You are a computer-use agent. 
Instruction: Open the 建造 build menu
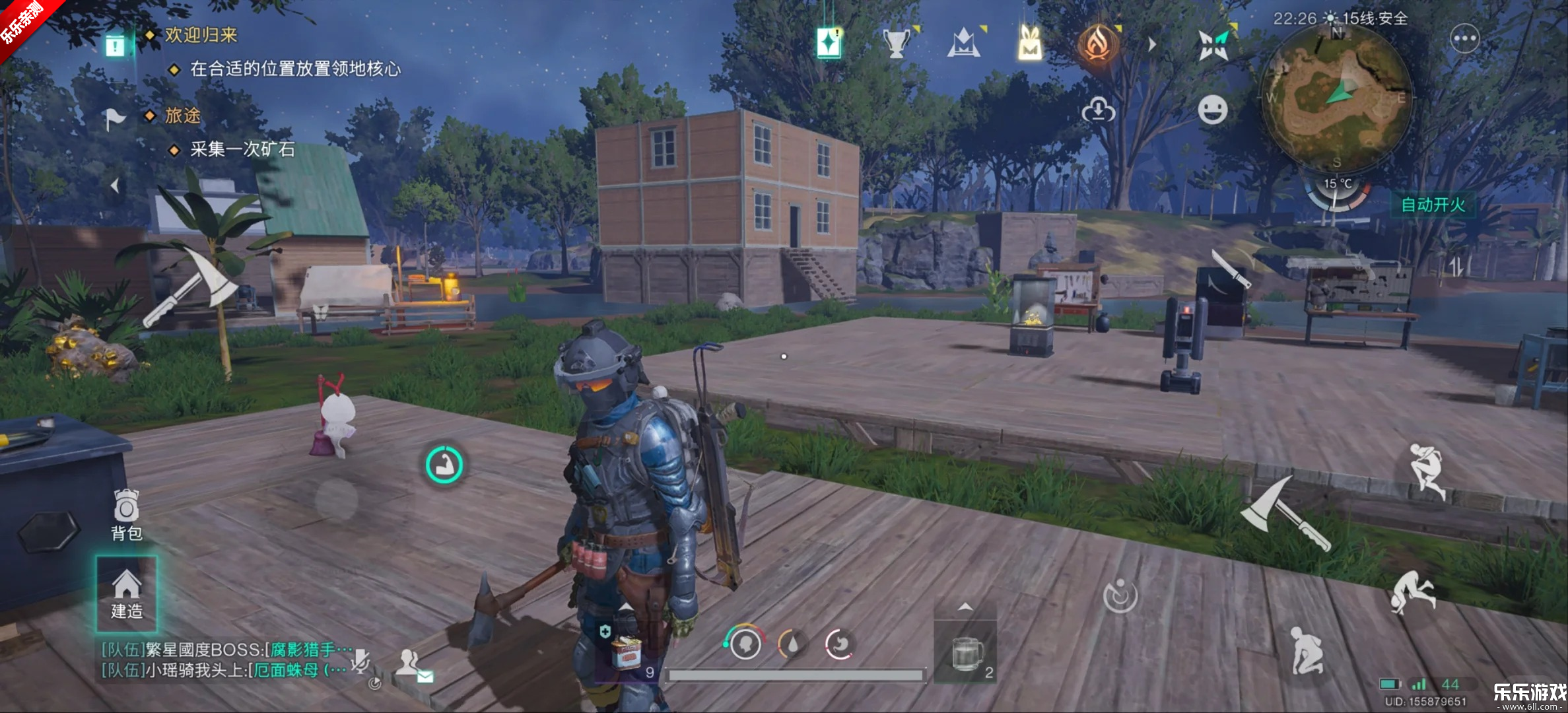pyautogui.click(x=126, y=594)
